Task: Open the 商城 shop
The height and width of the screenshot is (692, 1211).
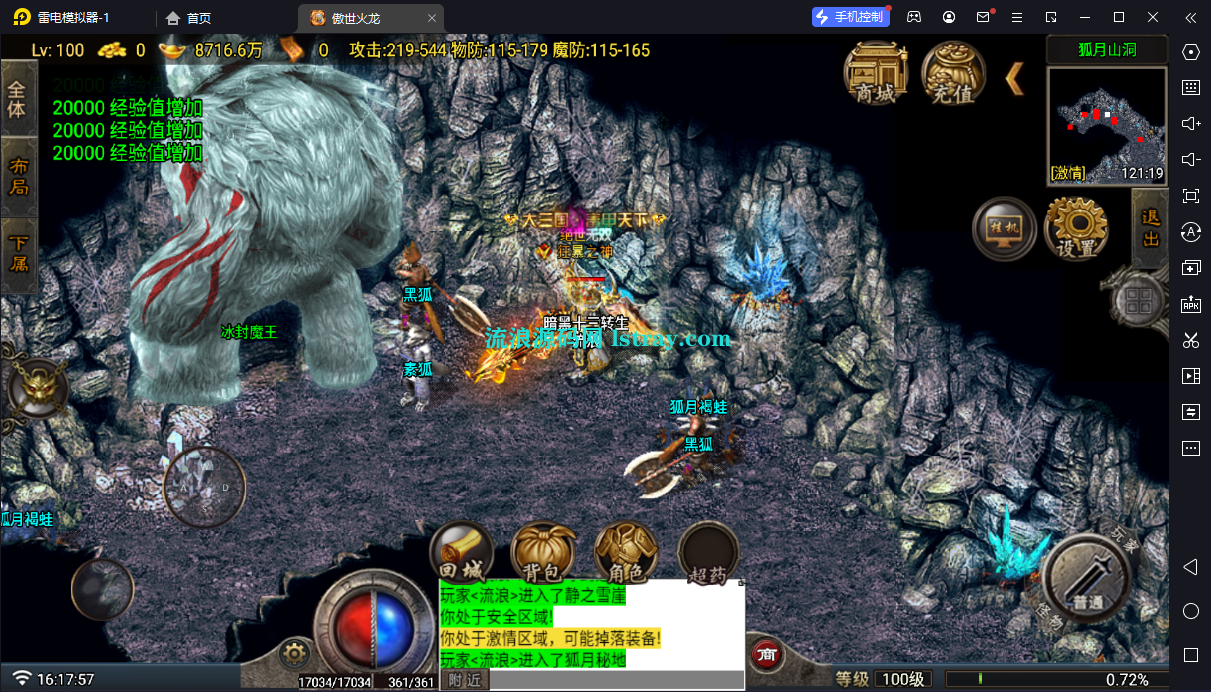Action: coord(875,72)
